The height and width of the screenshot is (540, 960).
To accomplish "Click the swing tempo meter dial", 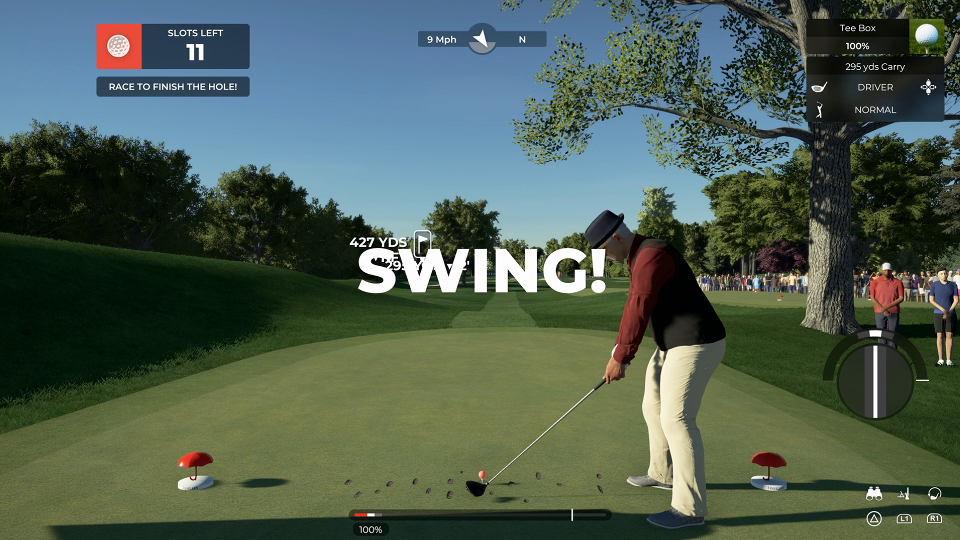I will coord(875,379).
